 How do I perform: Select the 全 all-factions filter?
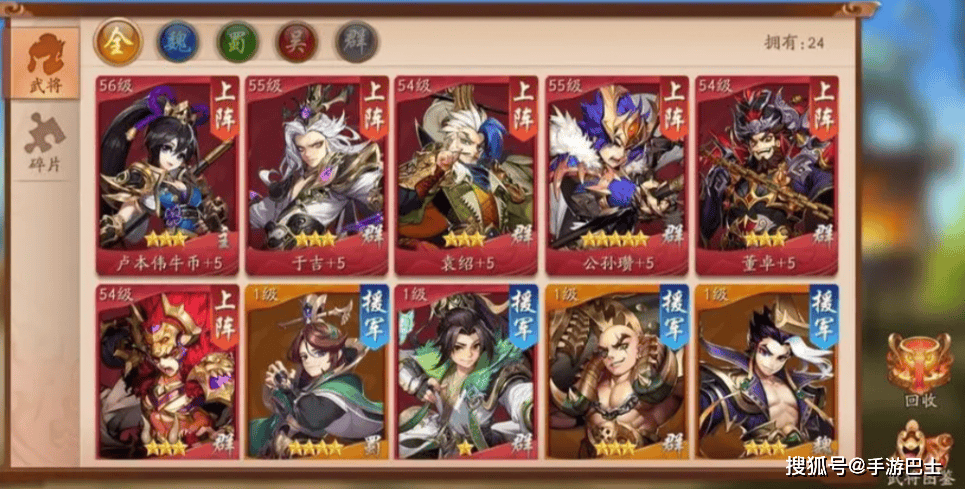(x=118, y=42)
